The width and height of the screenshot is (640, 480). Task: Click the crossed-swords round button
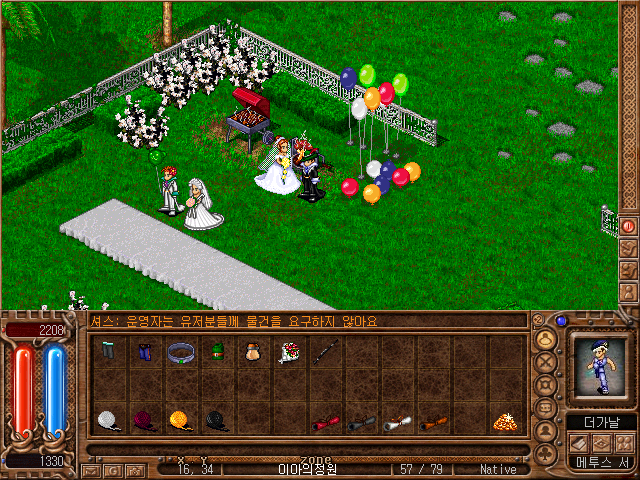click(x=547, y=361)
